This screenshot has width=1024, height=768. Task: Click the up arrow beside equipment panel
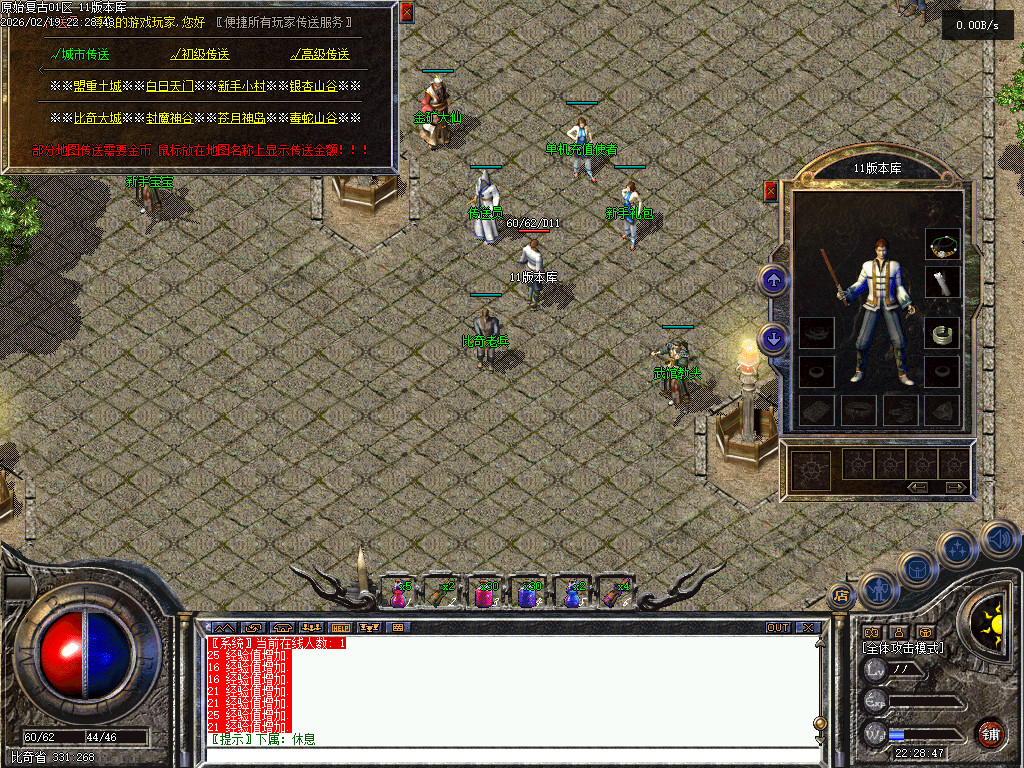(773, 279)
